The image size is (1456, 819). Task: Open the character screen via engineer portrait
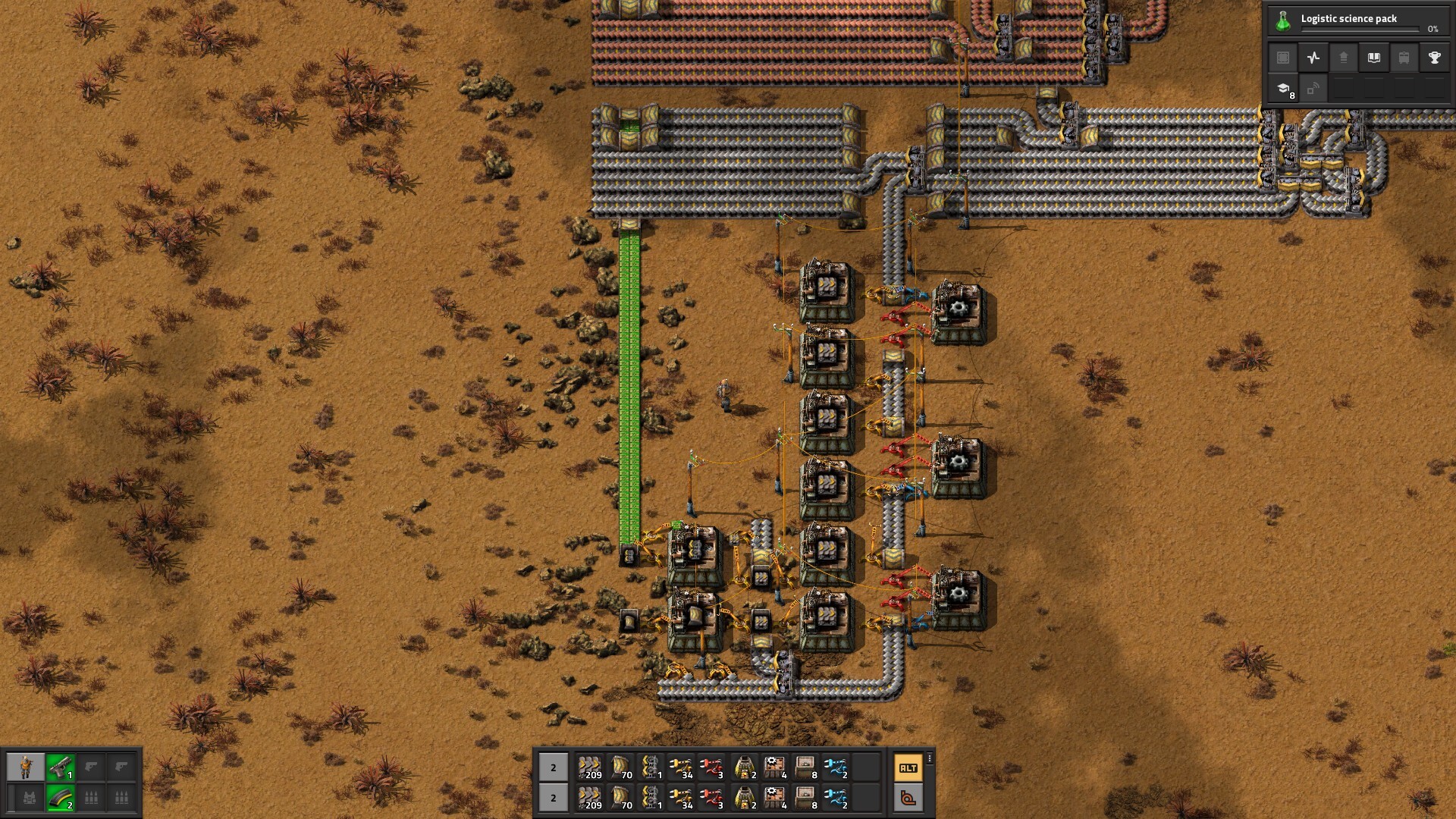click(26, 767)
